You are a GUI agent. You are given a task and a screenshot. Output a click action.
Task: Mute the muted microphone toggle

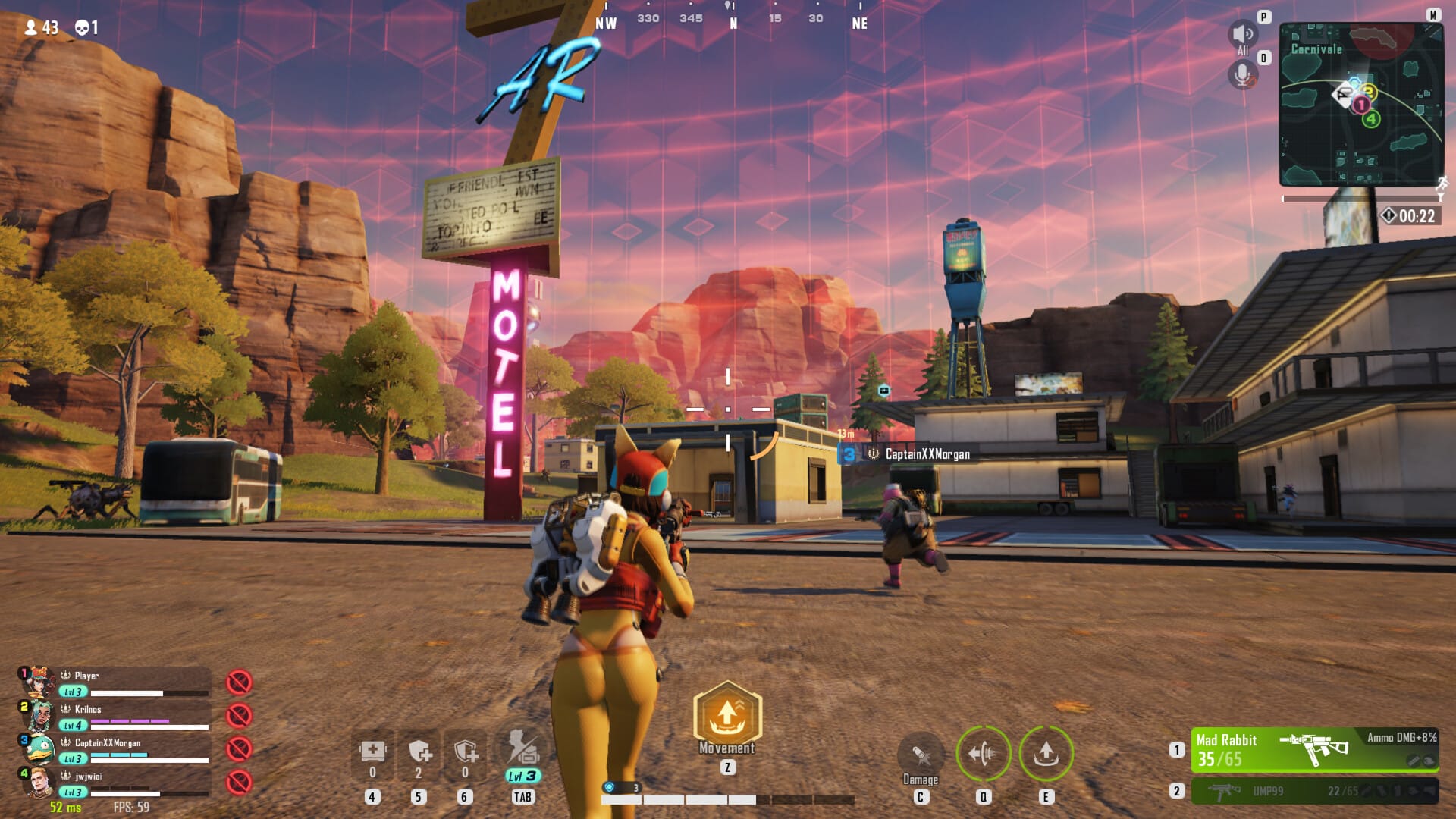(x=1241, y=74)
